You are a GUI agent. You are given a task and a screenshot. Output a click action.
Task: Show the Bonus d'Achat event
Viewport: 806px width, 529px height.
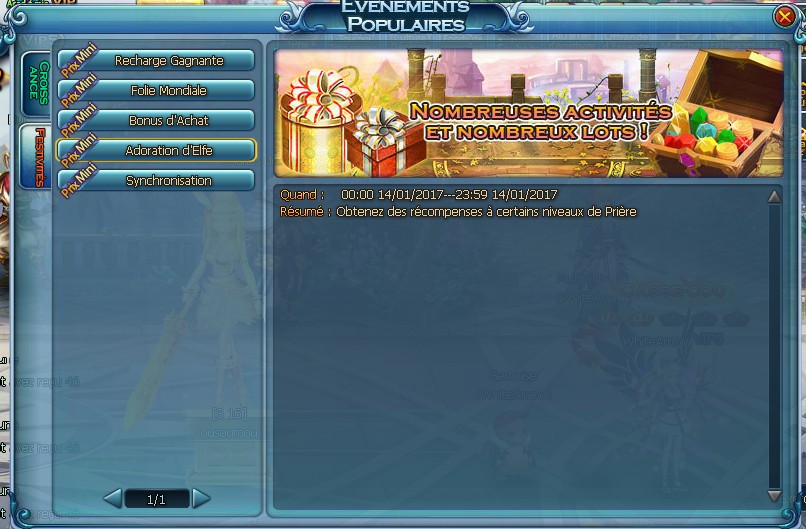coord(167,121)
